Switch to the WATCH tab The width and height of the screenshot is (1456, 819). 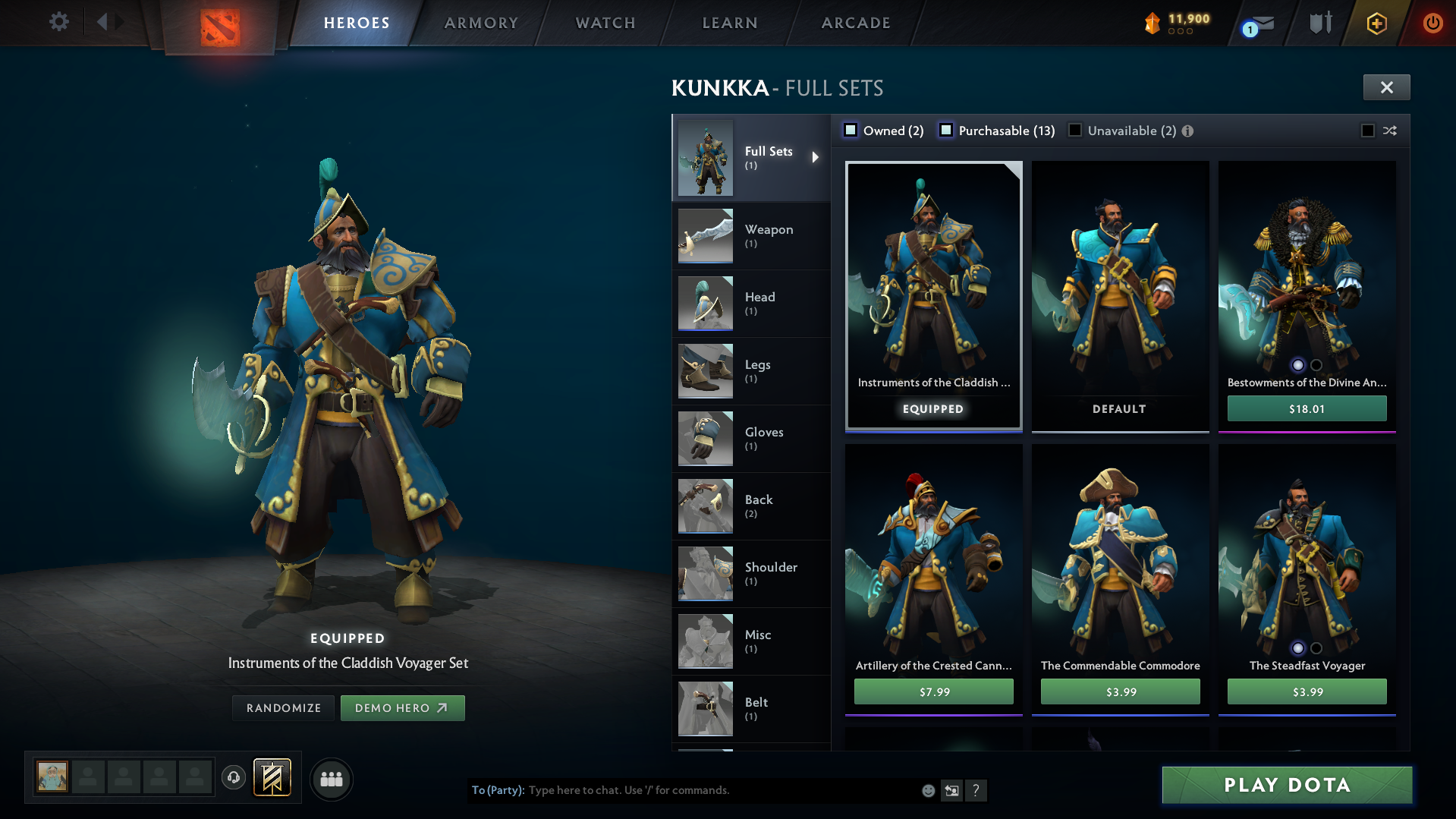pos(605,23)
